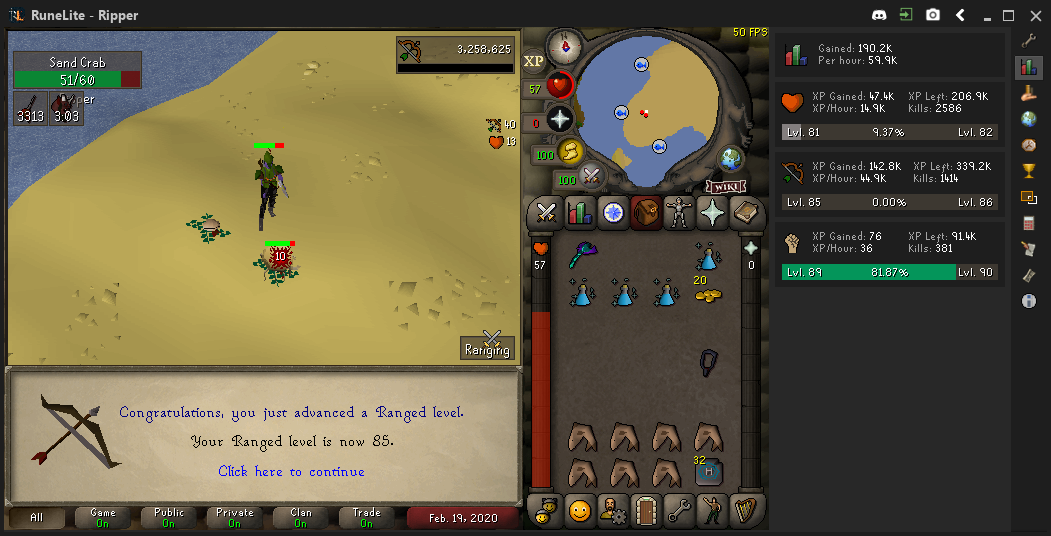Open the Emotes tab with the smiley face

pyautogui.click(x=579, y=511)
